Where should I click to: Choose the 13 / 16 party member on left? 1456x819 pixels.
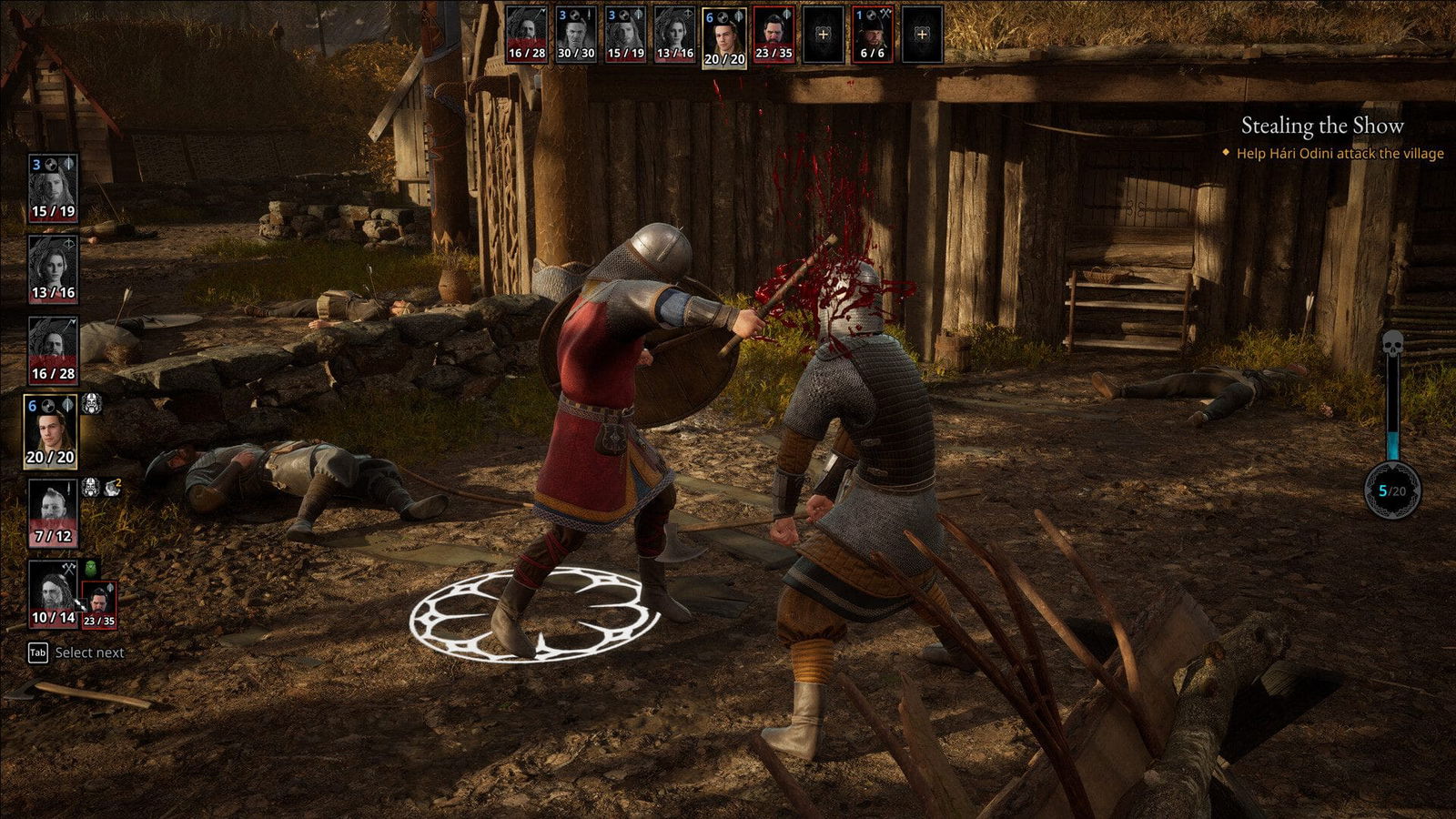click(x=53, y=268)
